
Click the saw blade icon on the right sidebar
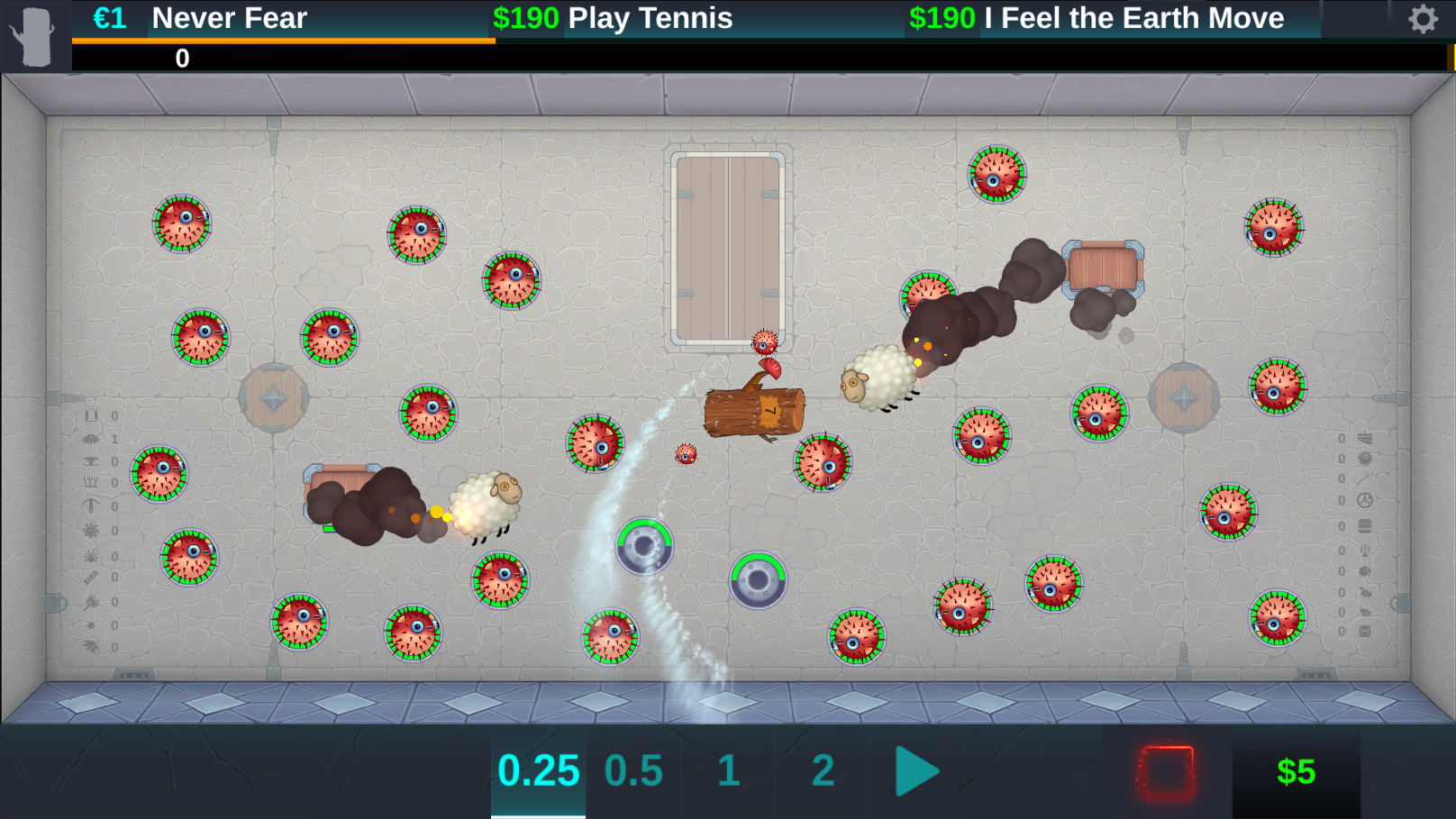[1365, 459]
